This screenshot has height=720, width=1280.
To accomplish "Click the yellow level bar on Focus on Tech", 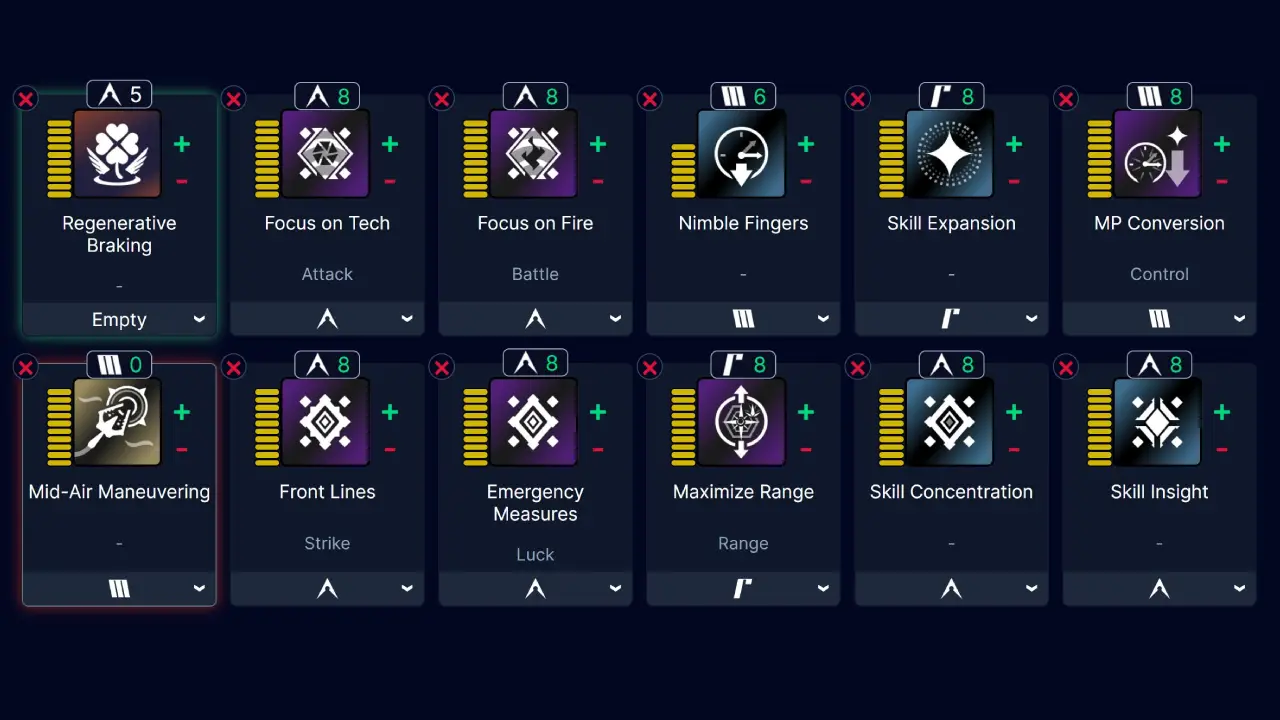I will (x=265, y=153).
